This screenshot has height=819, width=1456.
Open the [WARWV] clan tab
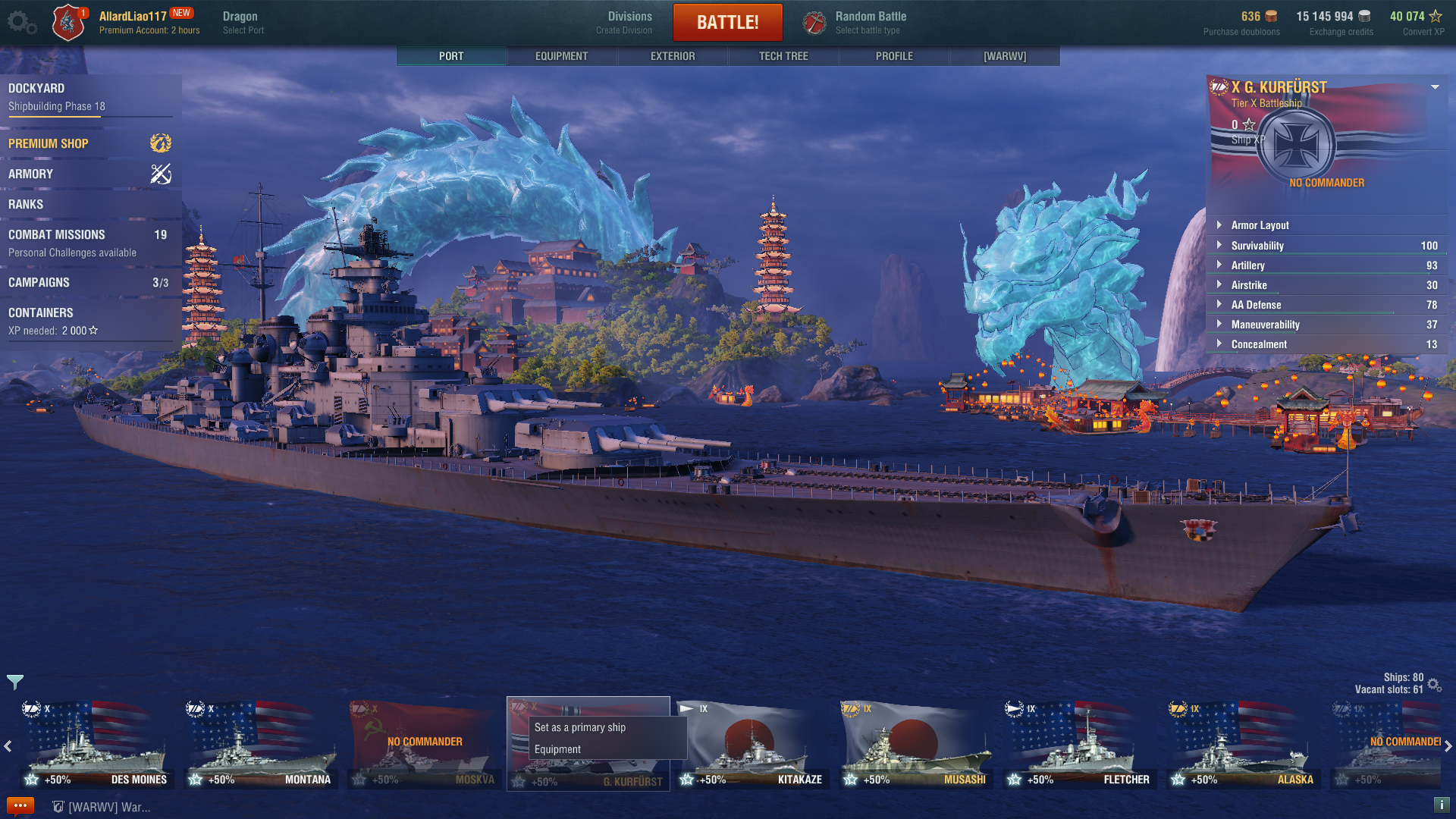1005,56
